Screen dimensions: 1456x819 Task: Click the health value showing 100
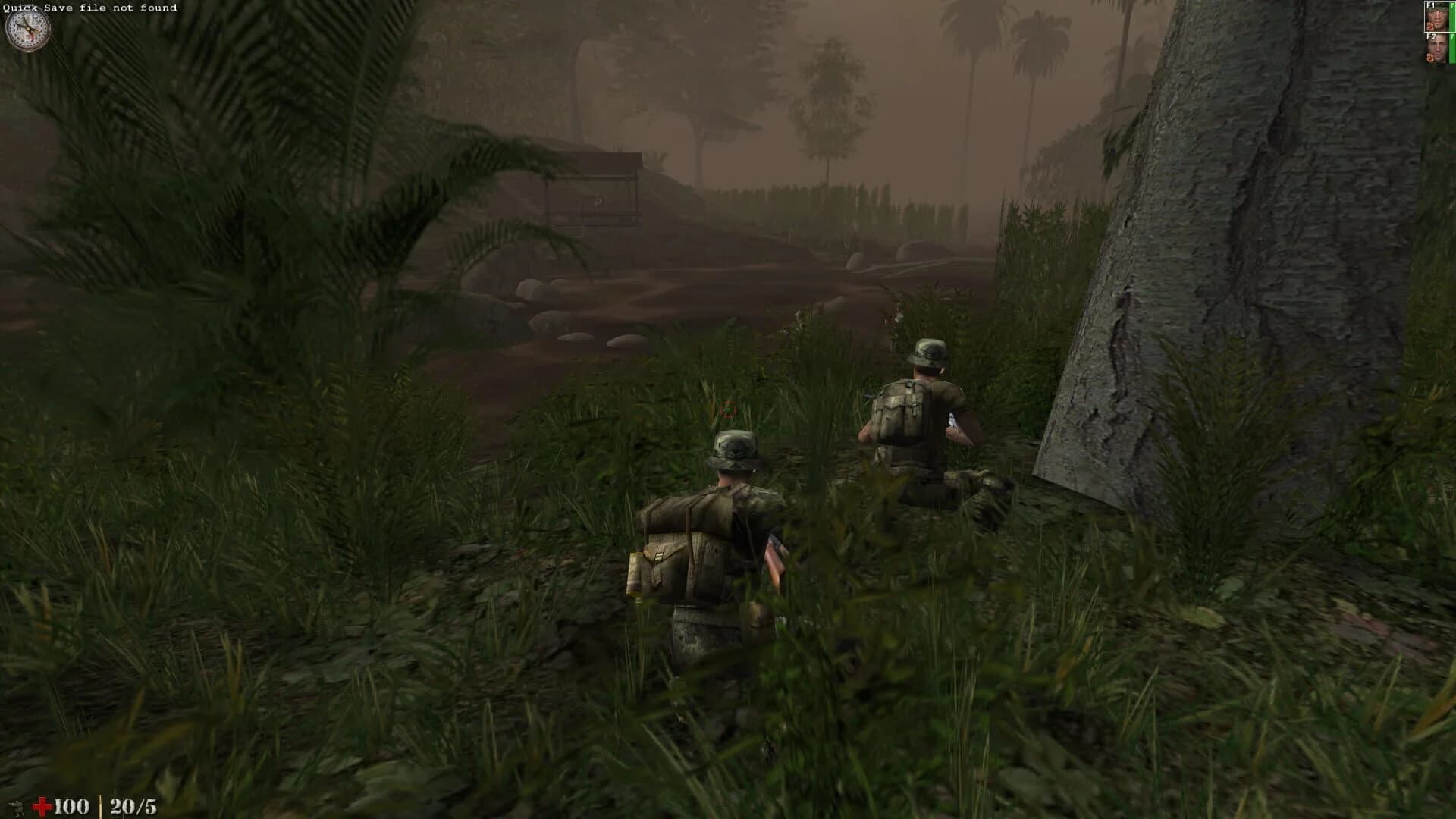point(73,805)
